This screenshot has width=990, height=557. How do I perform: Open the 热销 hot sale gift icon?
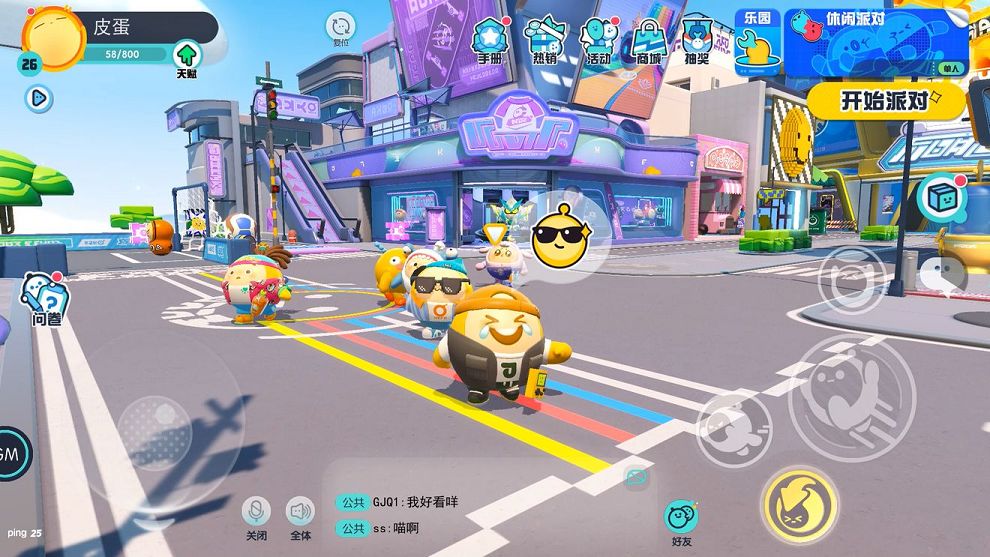[x=545, y=39]
